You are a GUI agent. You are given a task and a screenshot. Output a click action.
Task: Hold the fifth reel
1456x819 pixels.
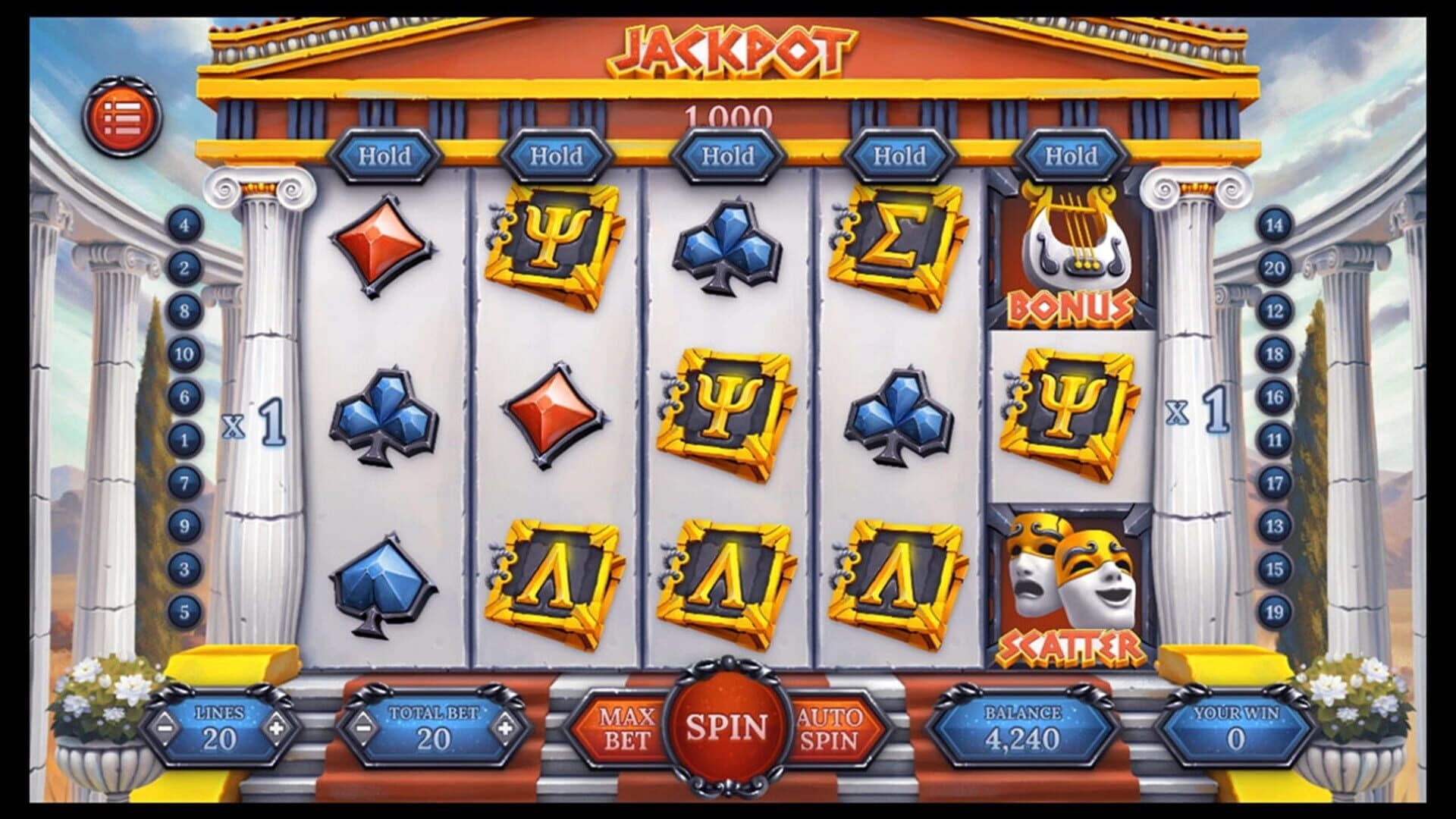coord(1071,155)
